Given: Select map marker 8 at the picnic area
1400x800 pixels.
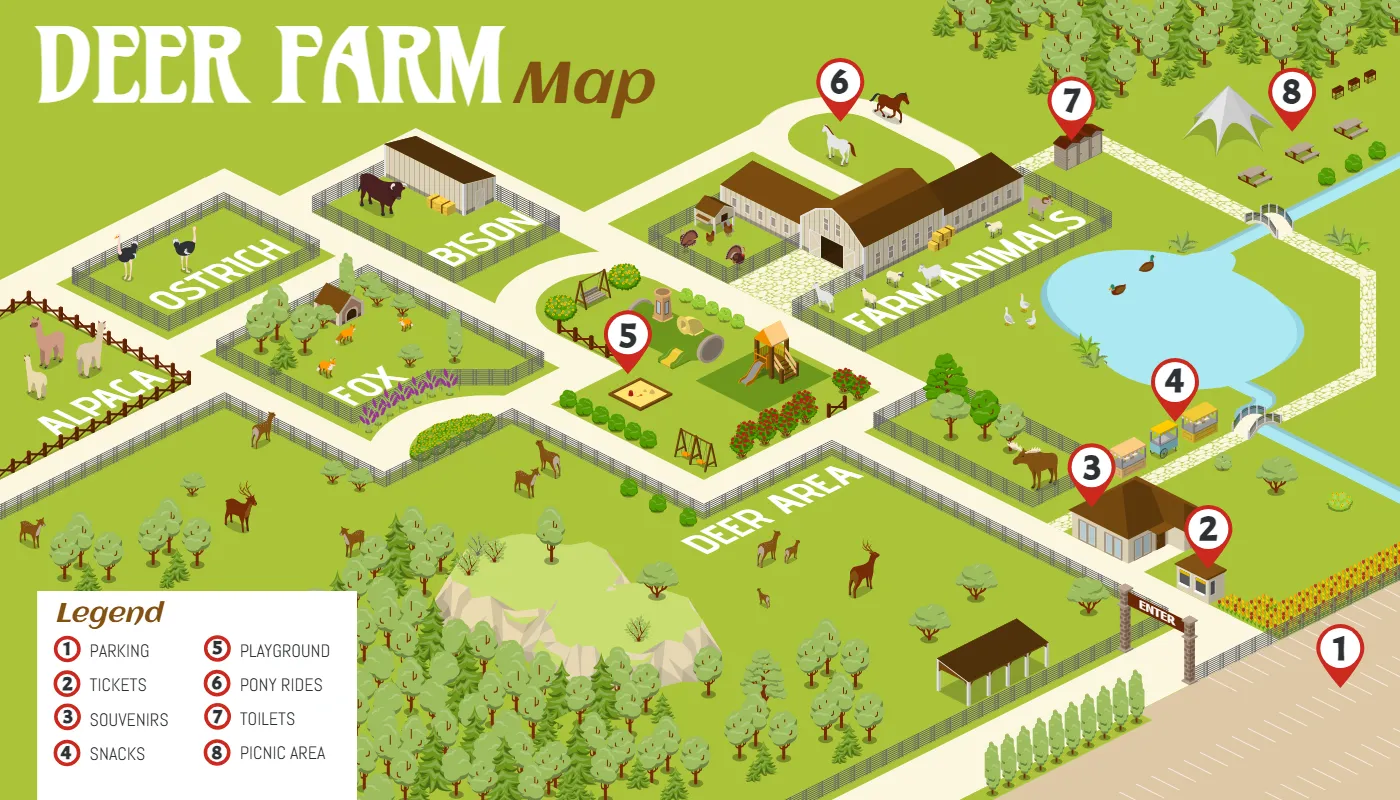Looking at the screenshot, I should click(x=1291, y=93).
